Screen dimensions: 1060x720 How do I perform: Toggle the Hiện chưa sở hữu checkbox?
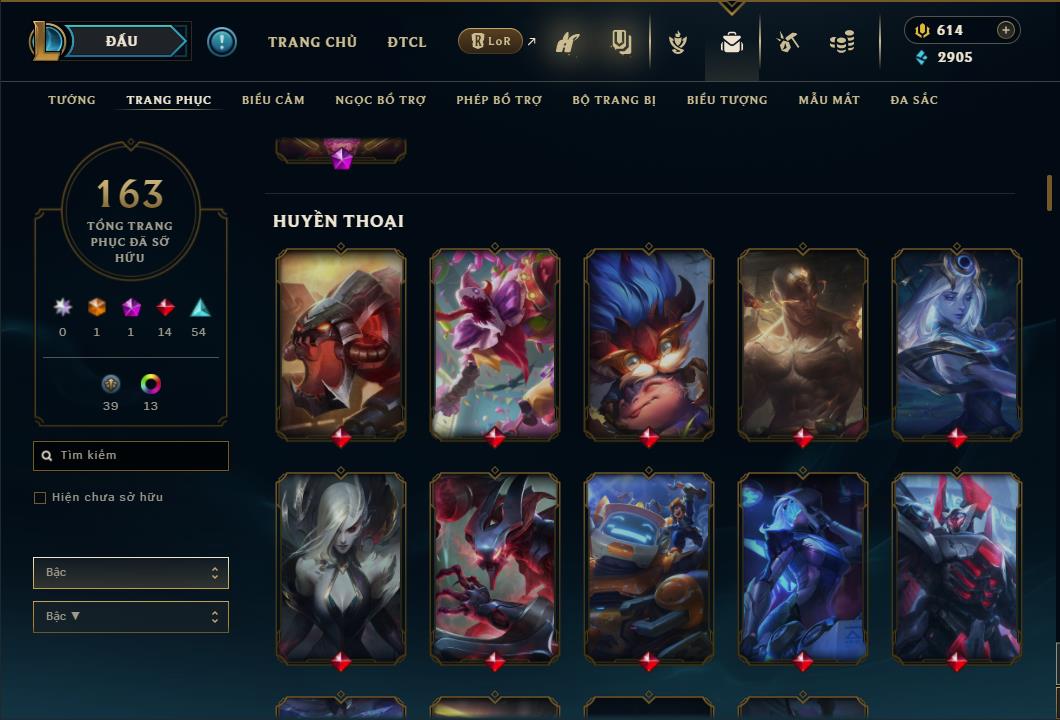coord(40,498)
